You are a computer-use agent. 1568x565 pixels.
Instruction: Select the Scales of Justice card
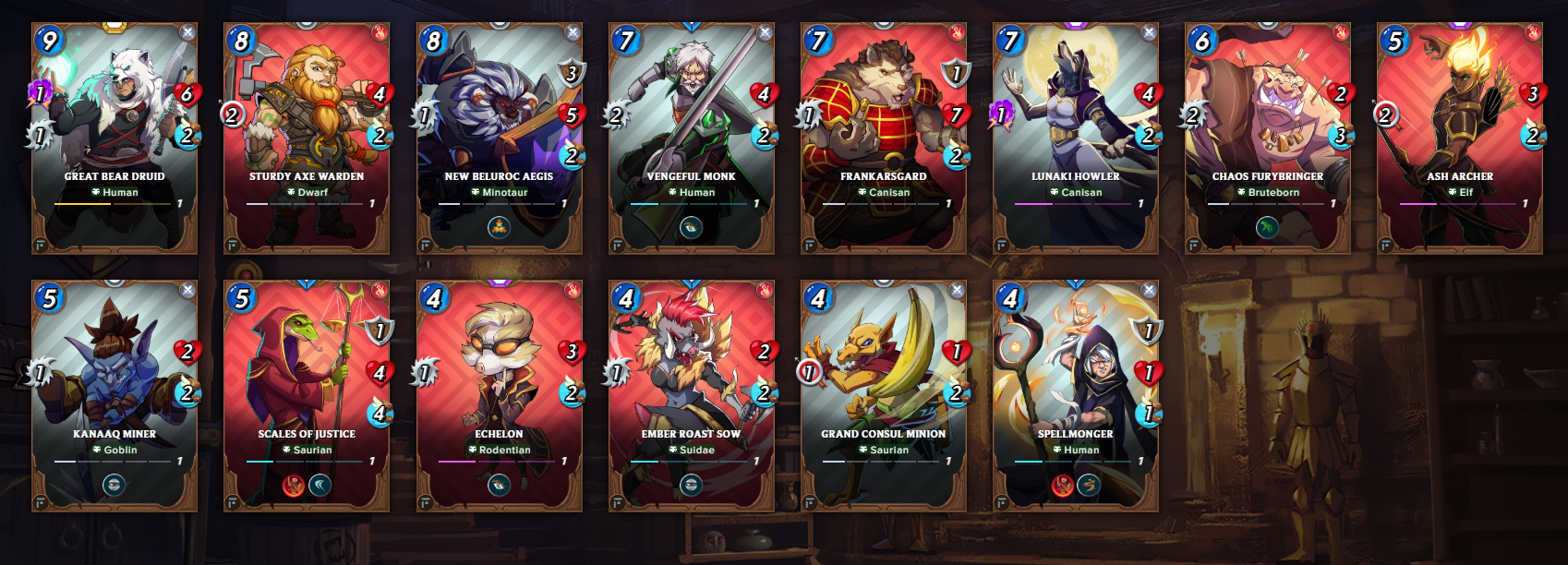point(307,396)
